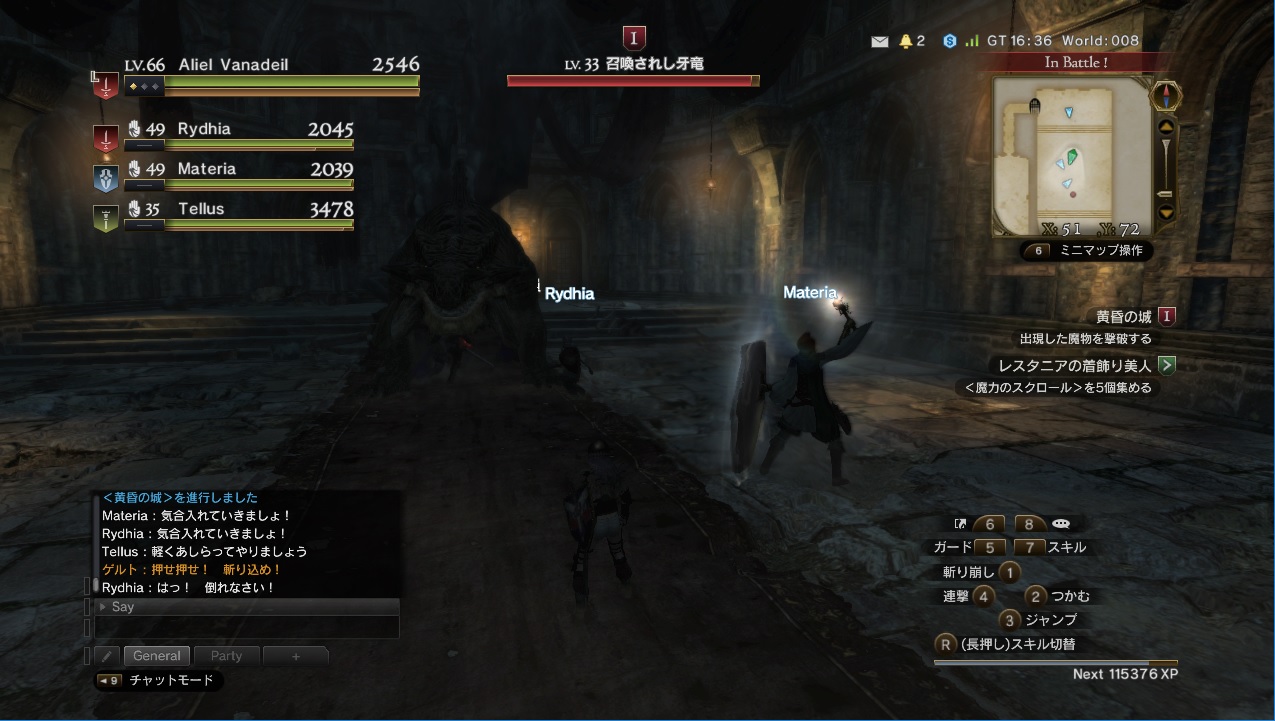Click the compass beside the minimap

1166,96
